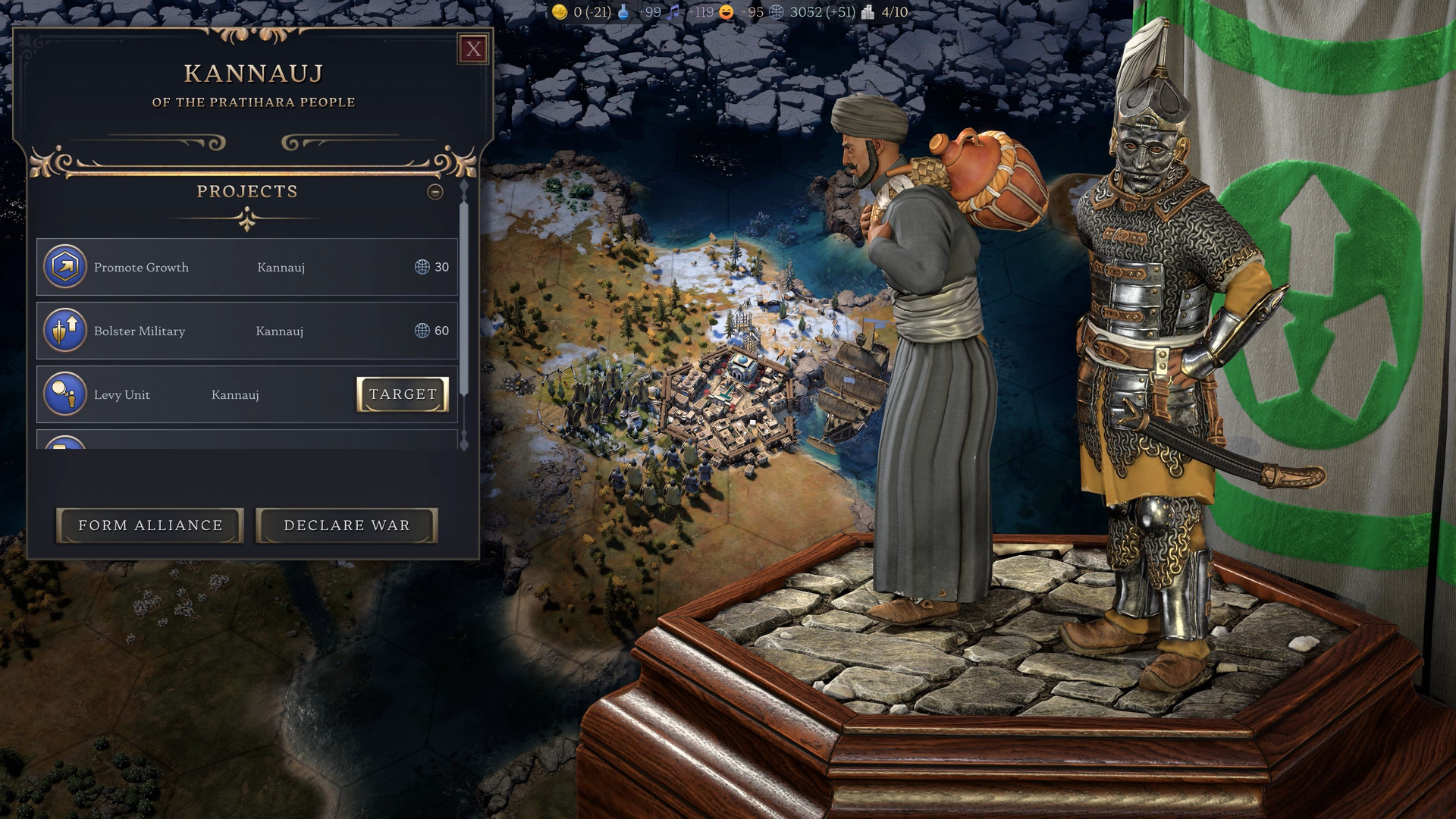
Task: Click Target for Levy Unit
Action: (402, 394)
